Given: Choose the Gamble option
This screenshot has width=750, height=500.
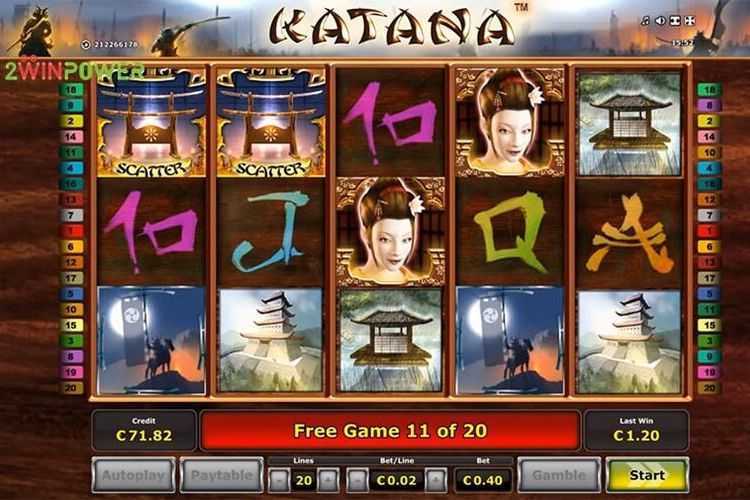Looking at the screenshot, I should [559, 474].
